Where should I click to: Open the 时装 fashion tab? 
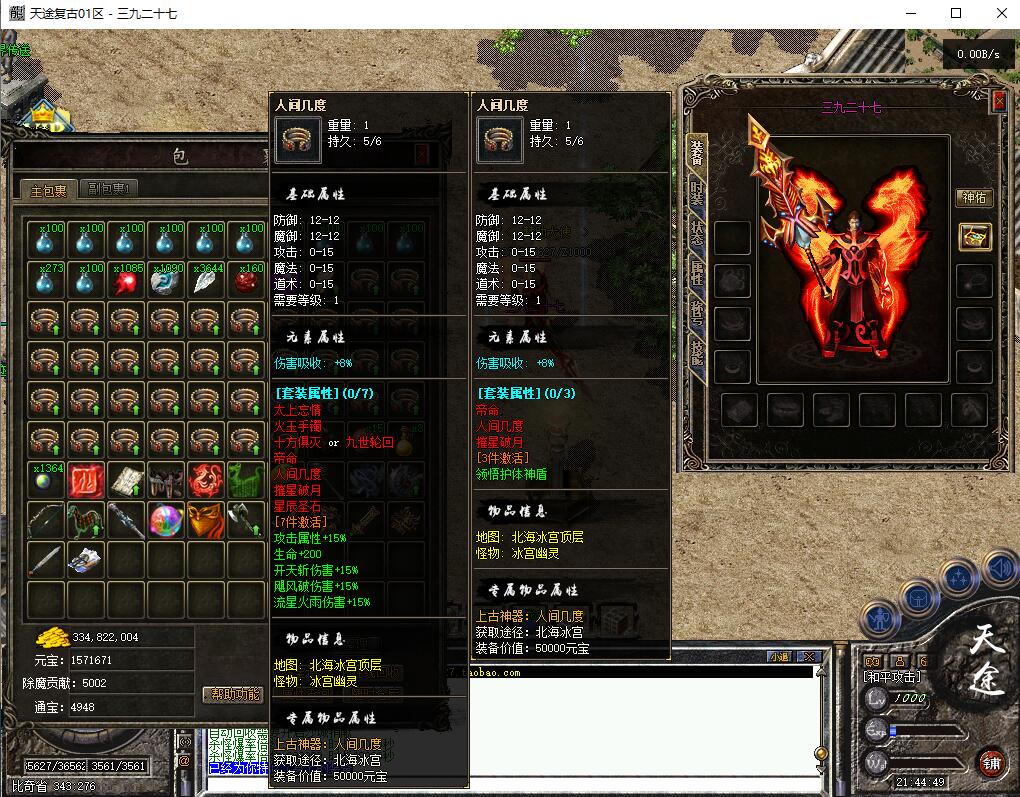pyautogui.click(x=697, y=194)
